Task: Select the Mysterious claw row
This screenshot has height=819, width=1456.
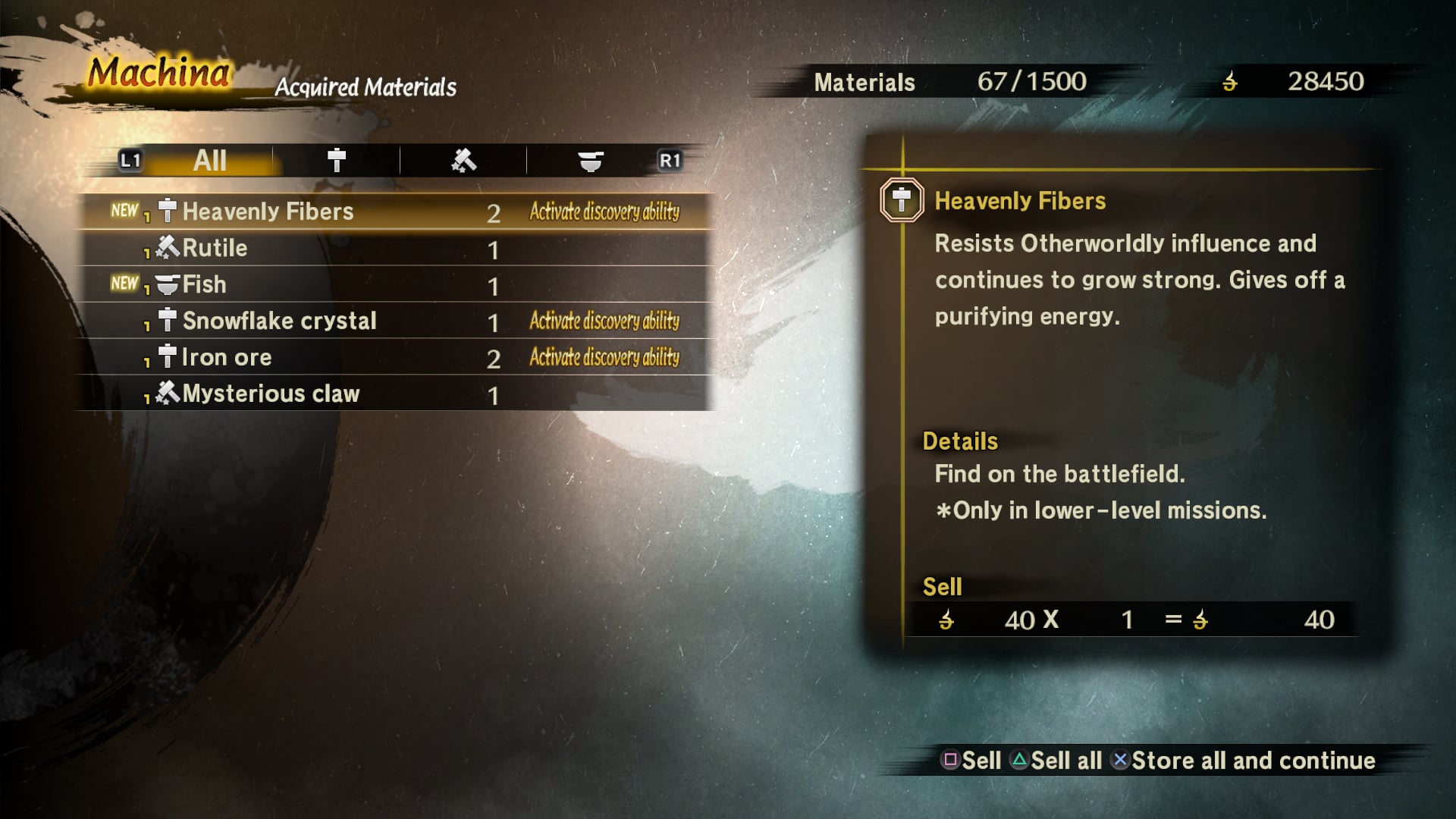Action: coord(394,394)
